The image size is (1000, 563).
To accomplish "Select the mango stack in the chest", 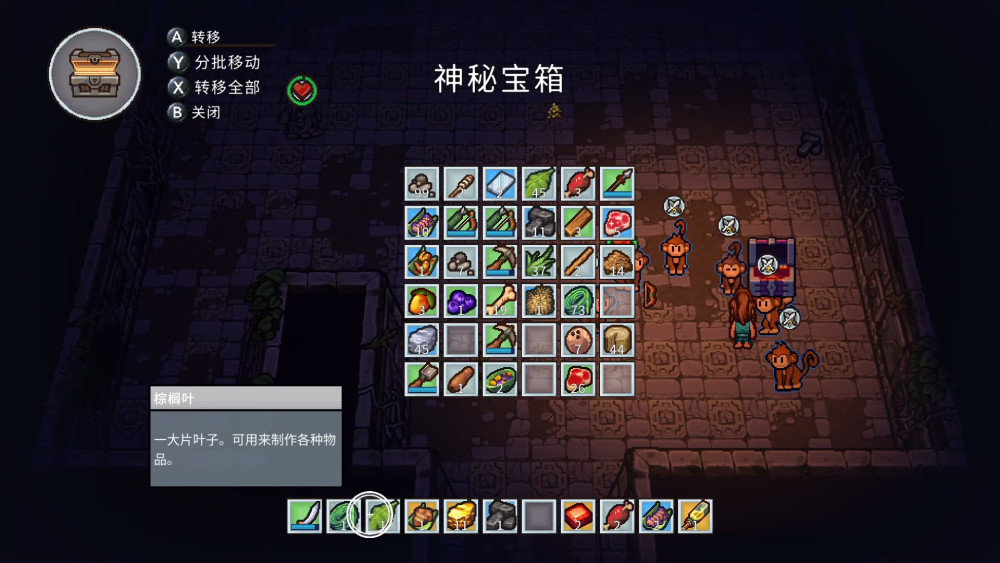I will click(x=422, y=300).
